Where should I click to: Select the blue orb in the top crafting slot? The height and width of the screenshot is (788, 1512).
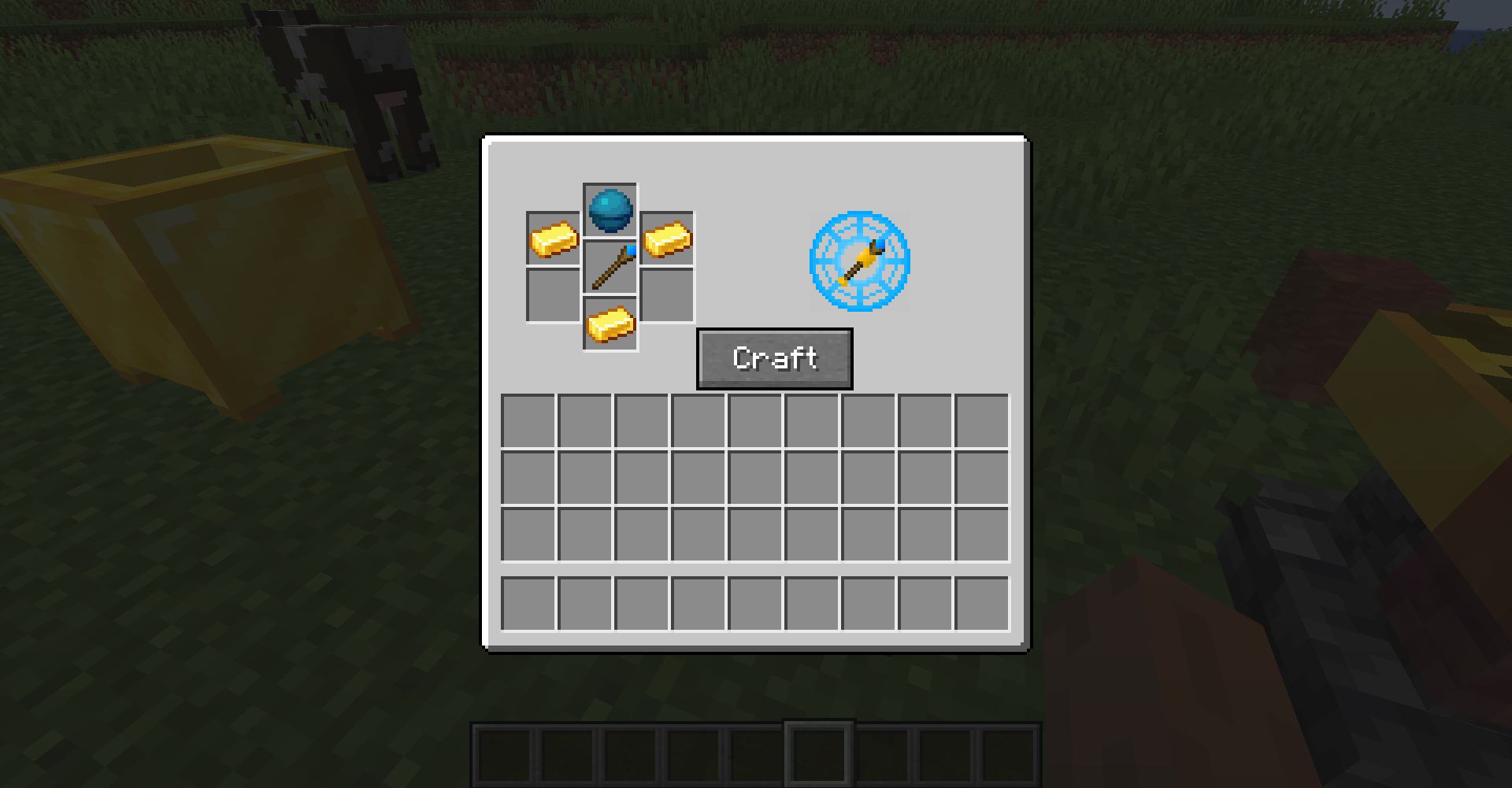(610, 210)
